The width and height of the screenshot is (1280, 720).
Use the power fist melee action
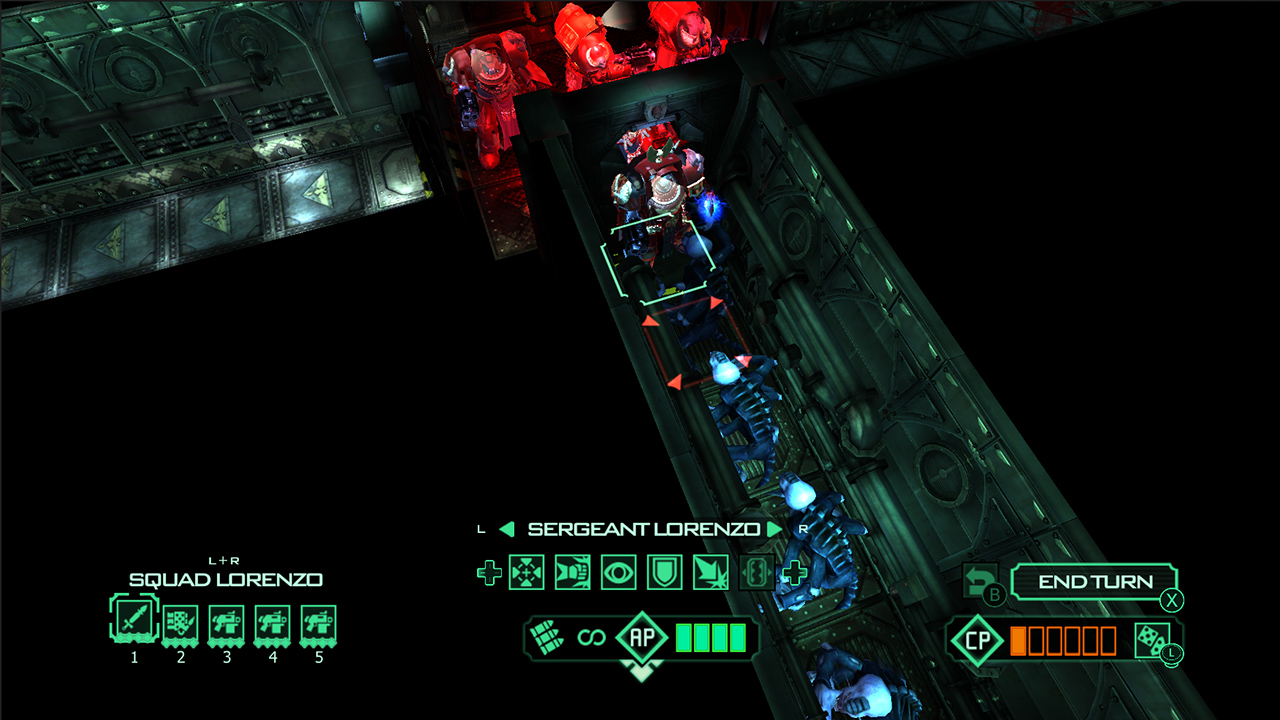click(x=573, y=573)
